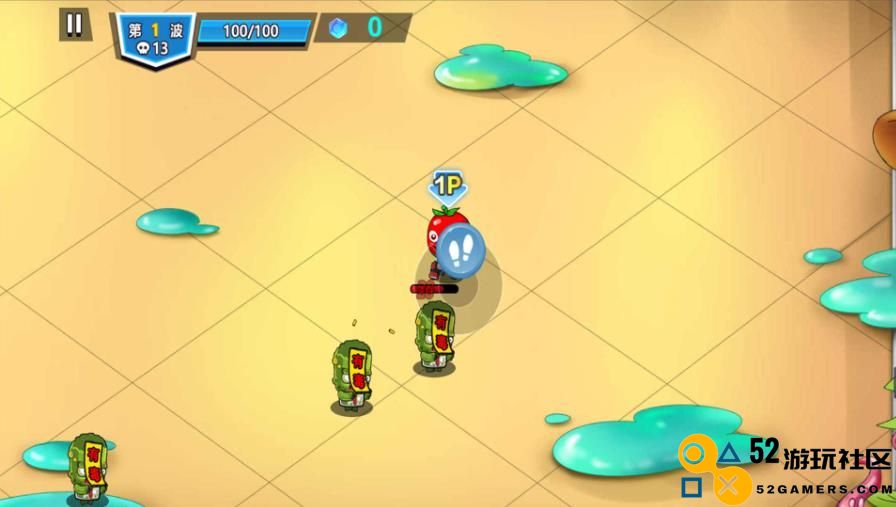
Task: Pause the game with the pause button
Action: point(73,24)
